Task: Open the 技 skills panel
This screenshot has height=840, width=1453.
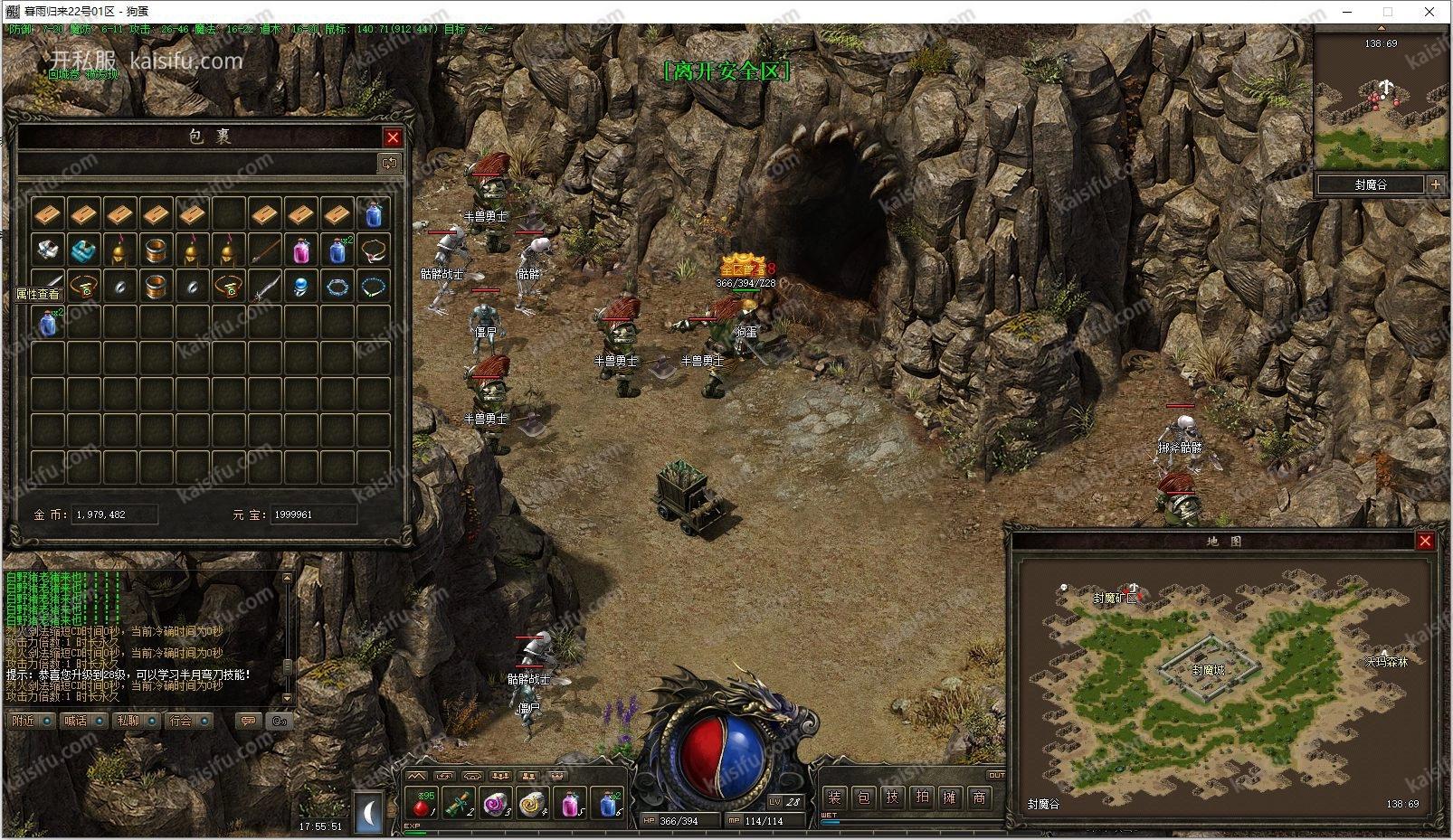Action: (892, 798)
